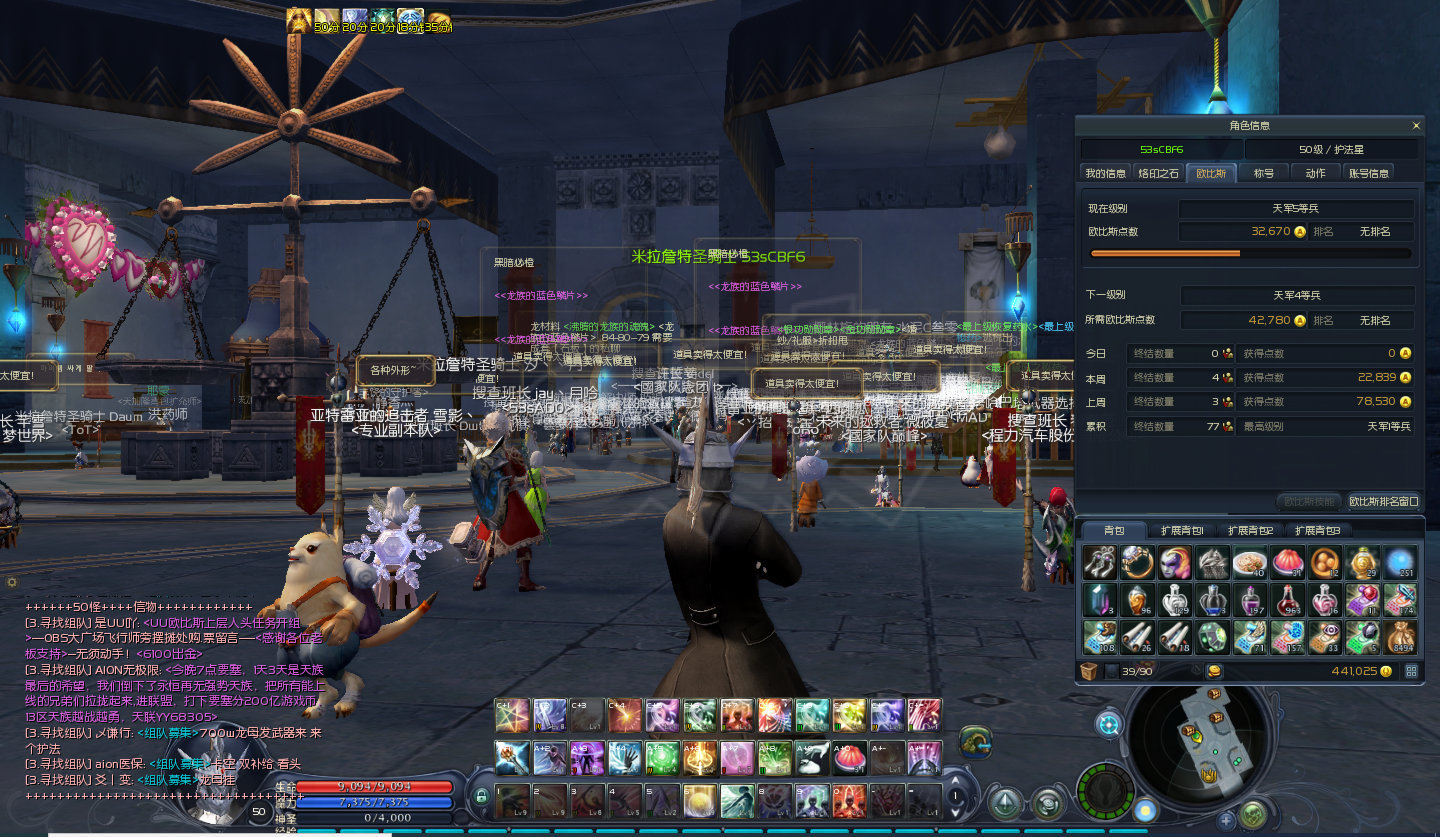The height and width of the screenshot is (837, 1440).
Task: Open the 账号信息 account tab
Action: [x=1368, y=173]
